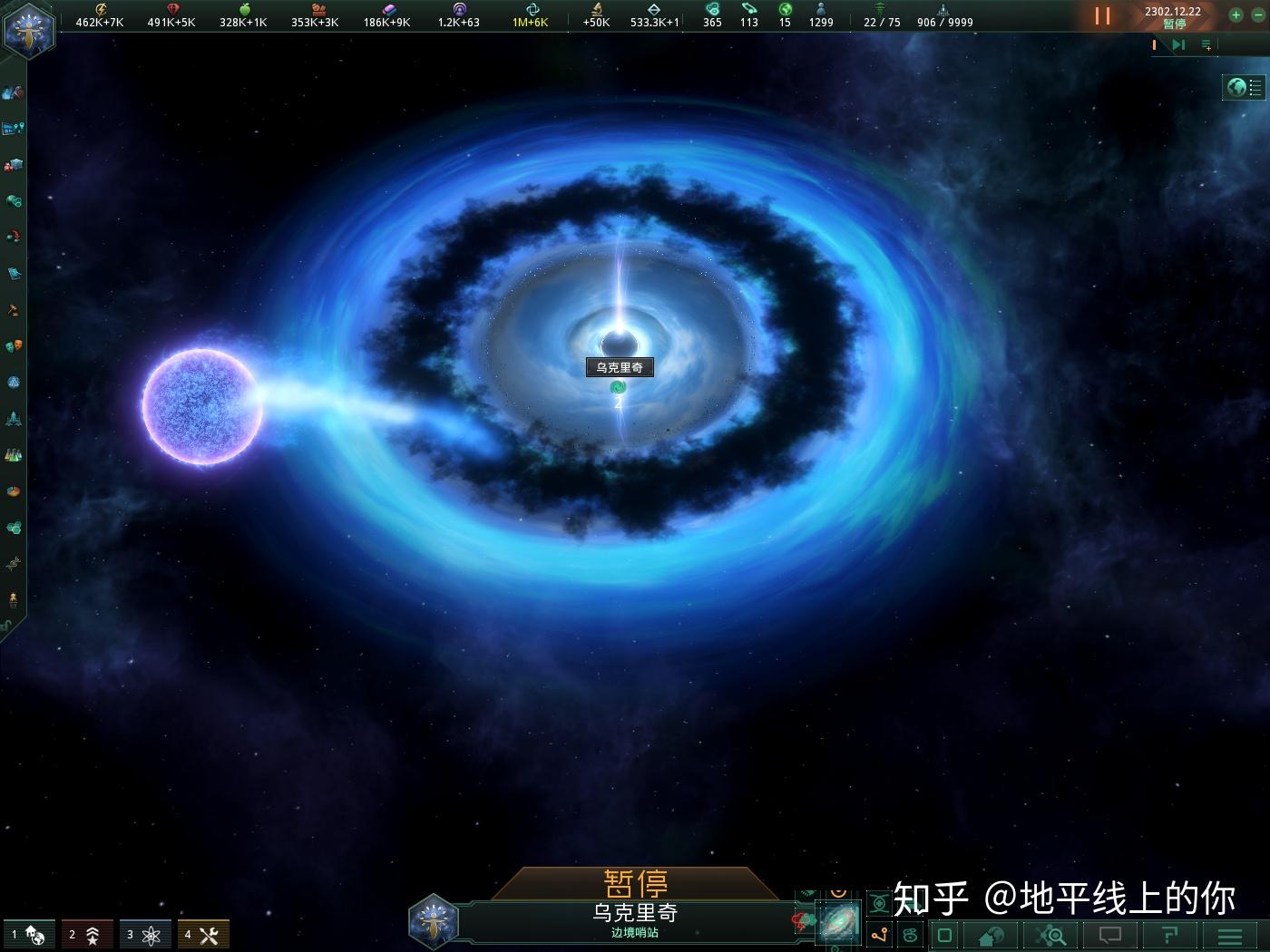The height and width of the screenshot is (952, 1270).
Task: Select control group 1
Action: (28, 934)
